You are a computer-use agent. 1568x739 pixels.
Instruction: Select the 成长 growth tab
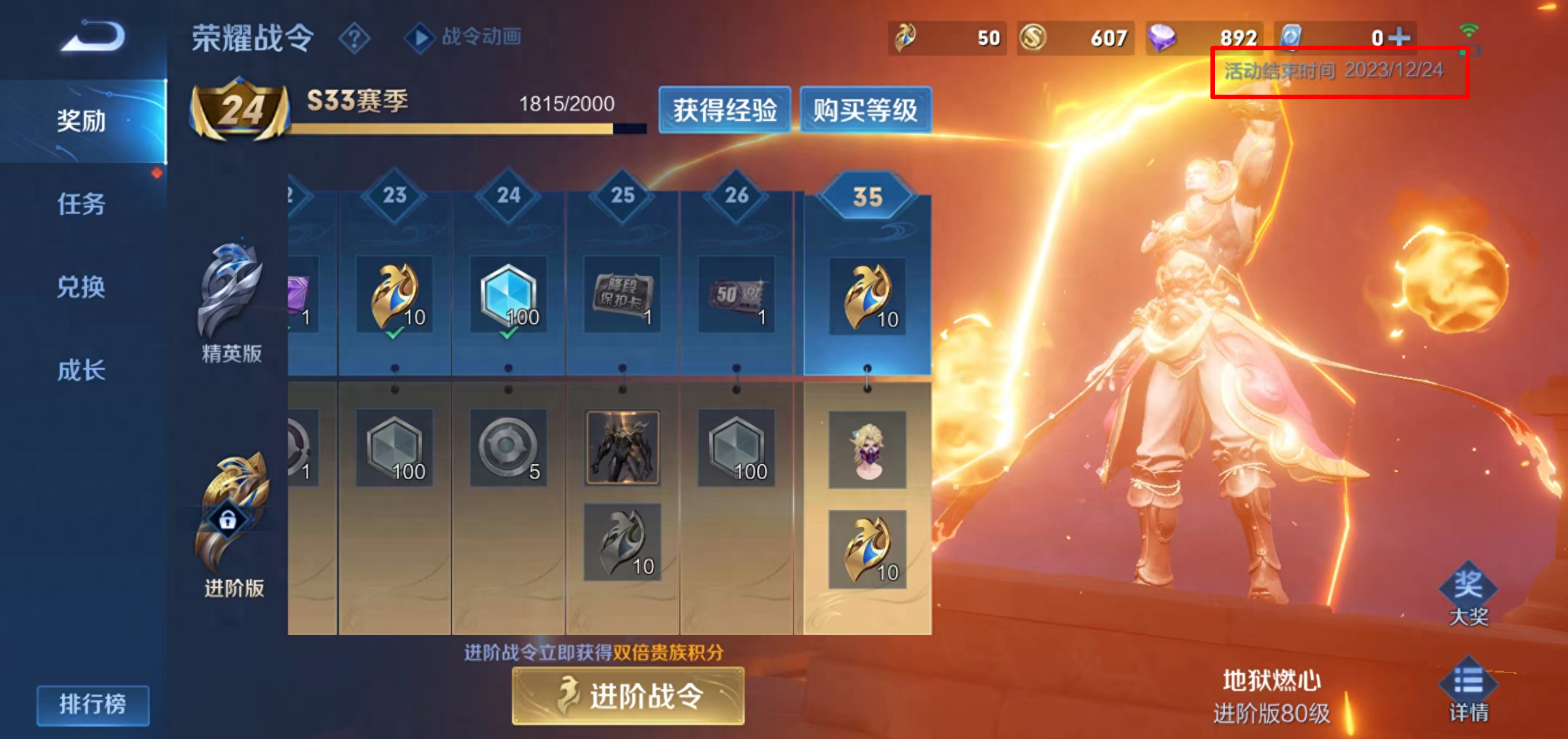[x=81, y=370]
